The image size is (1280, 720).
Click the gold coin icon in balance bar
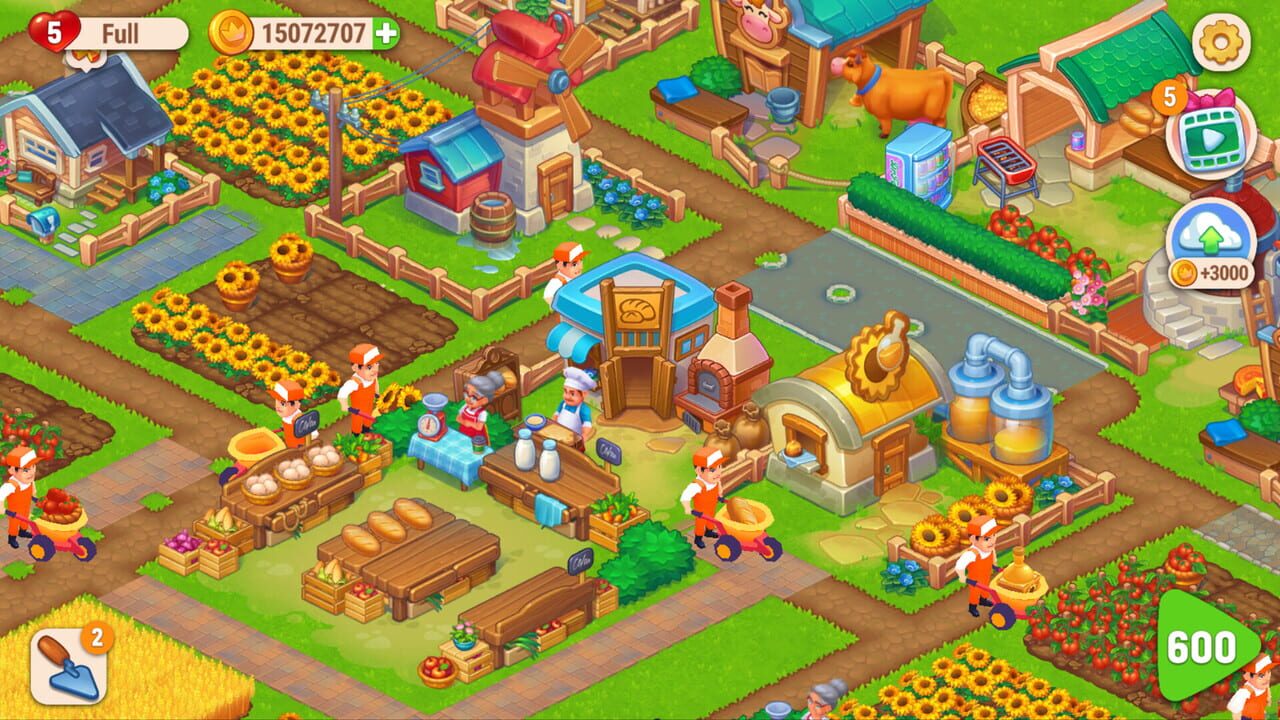coord(228,30)
